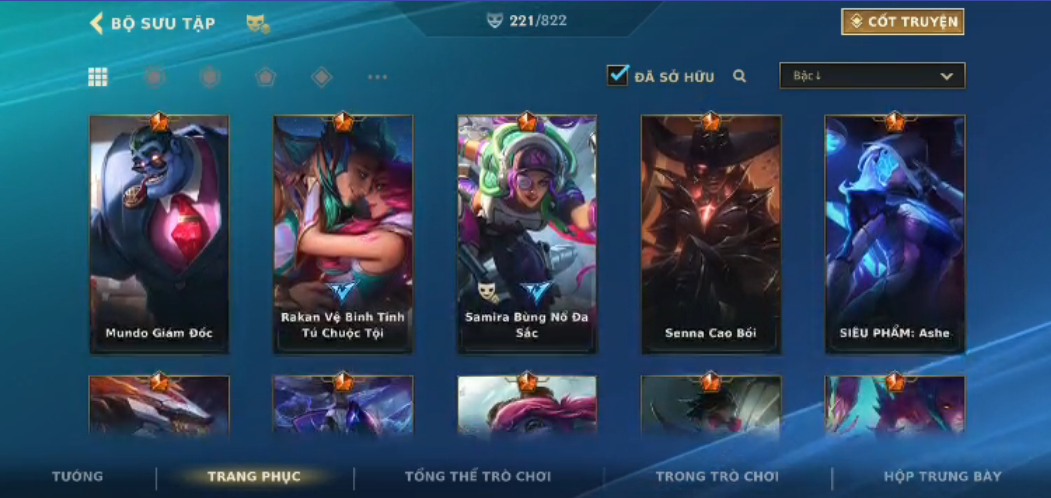Click the search magnifier icon
Image resolution: width=1051 pixels, height=498 pixels.
[740, 76]
